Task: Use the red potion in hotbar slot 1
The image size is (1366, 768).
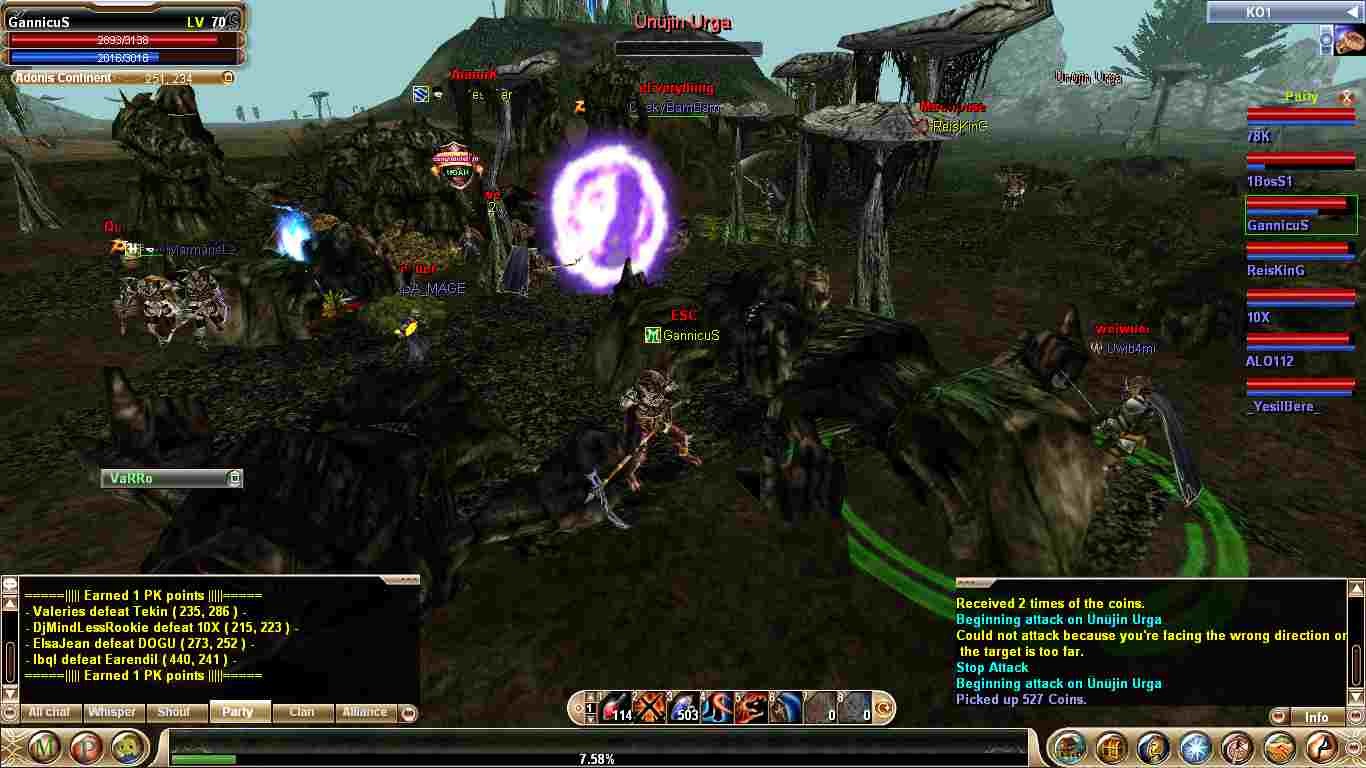Action: point(617,707)
